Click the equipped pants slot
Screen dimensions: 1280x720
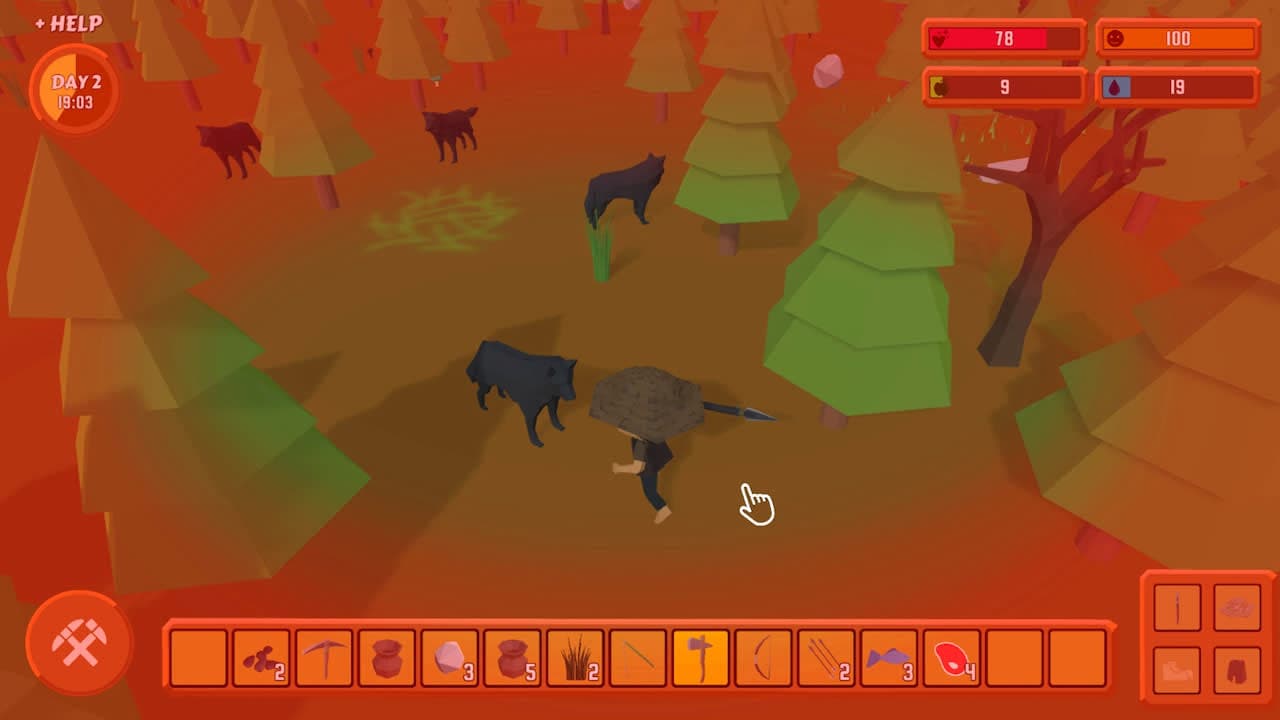[1238, 671]
